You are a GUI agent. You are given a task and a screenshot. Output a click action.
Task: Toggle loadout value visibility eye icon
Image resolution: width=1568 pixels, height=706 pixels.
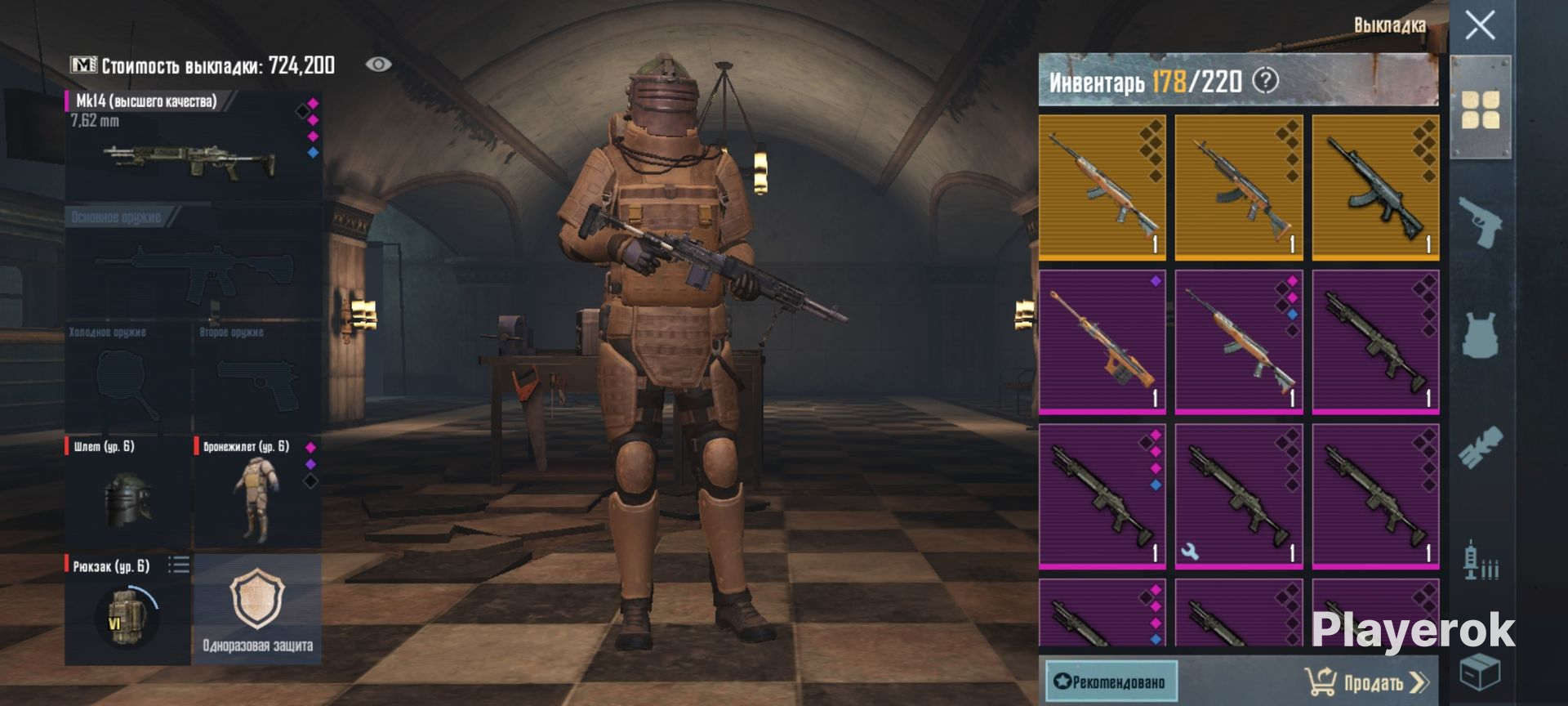point(378,65)
